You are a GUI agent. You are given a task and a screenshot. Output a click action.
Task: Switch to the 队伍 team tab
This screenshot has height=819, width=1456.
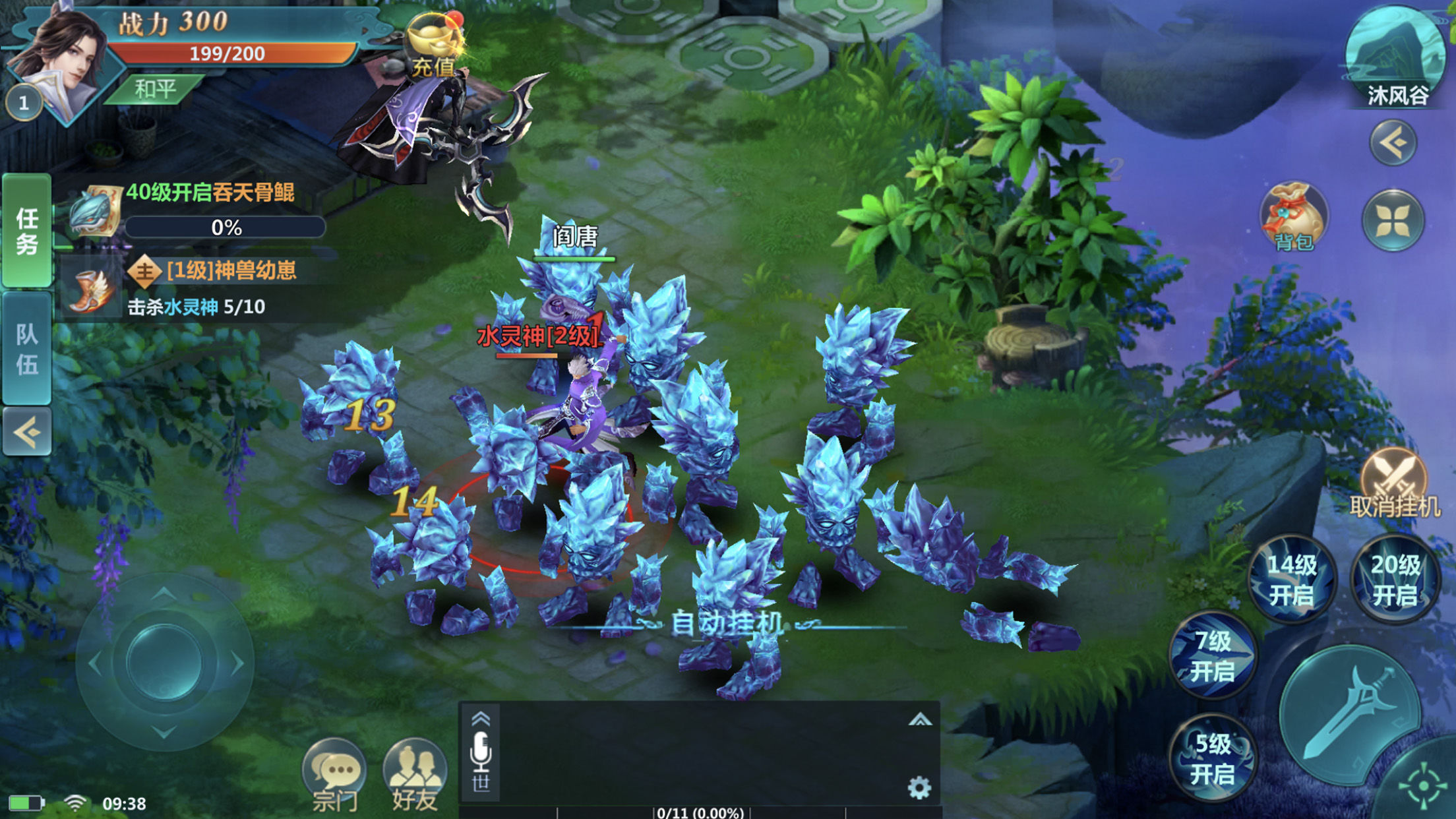pos(27,348)
